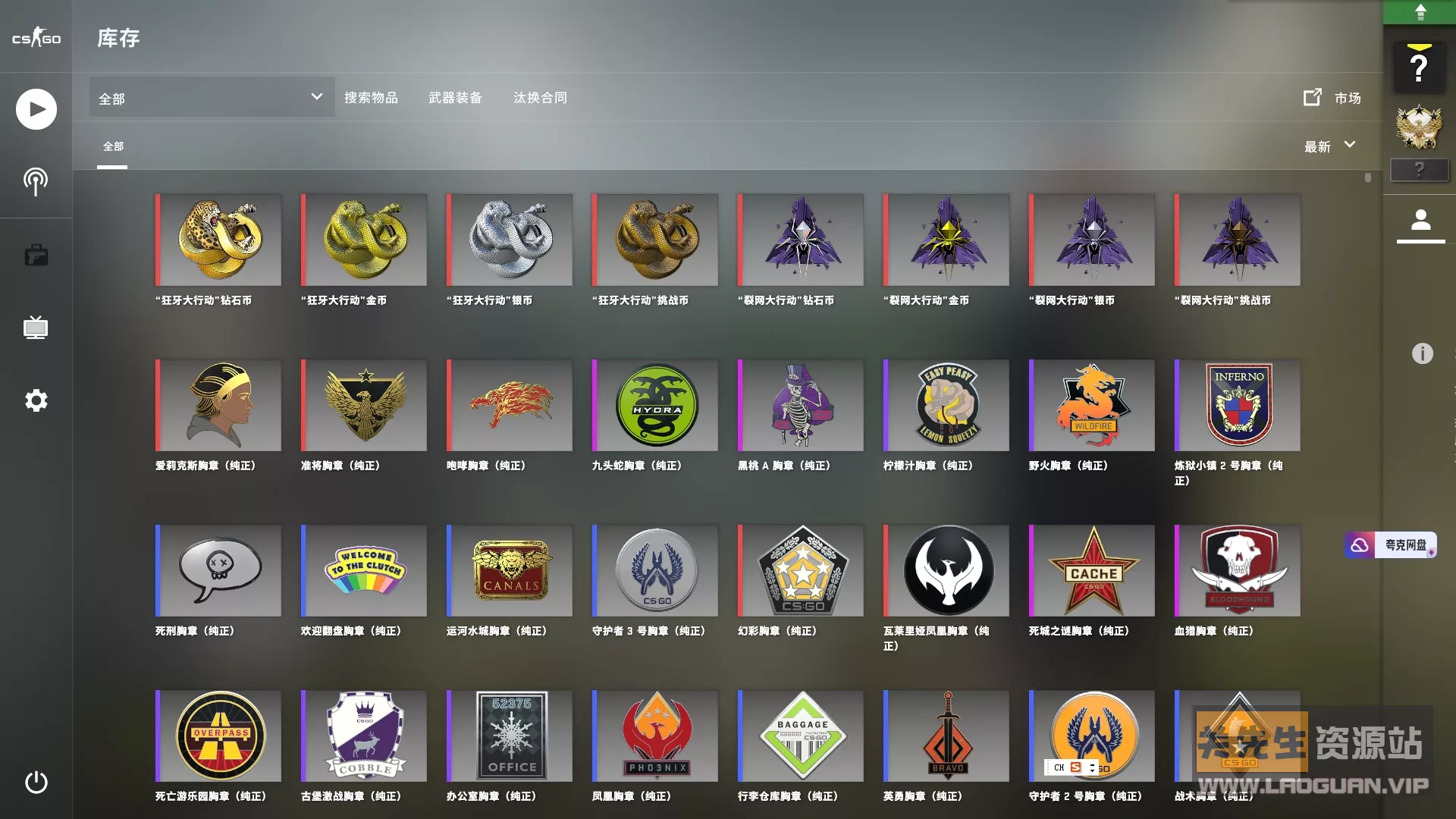Screen dimensions: 1456x819
Task: Open the Watch TV icon in sidebar
Action: pos(36,328)
